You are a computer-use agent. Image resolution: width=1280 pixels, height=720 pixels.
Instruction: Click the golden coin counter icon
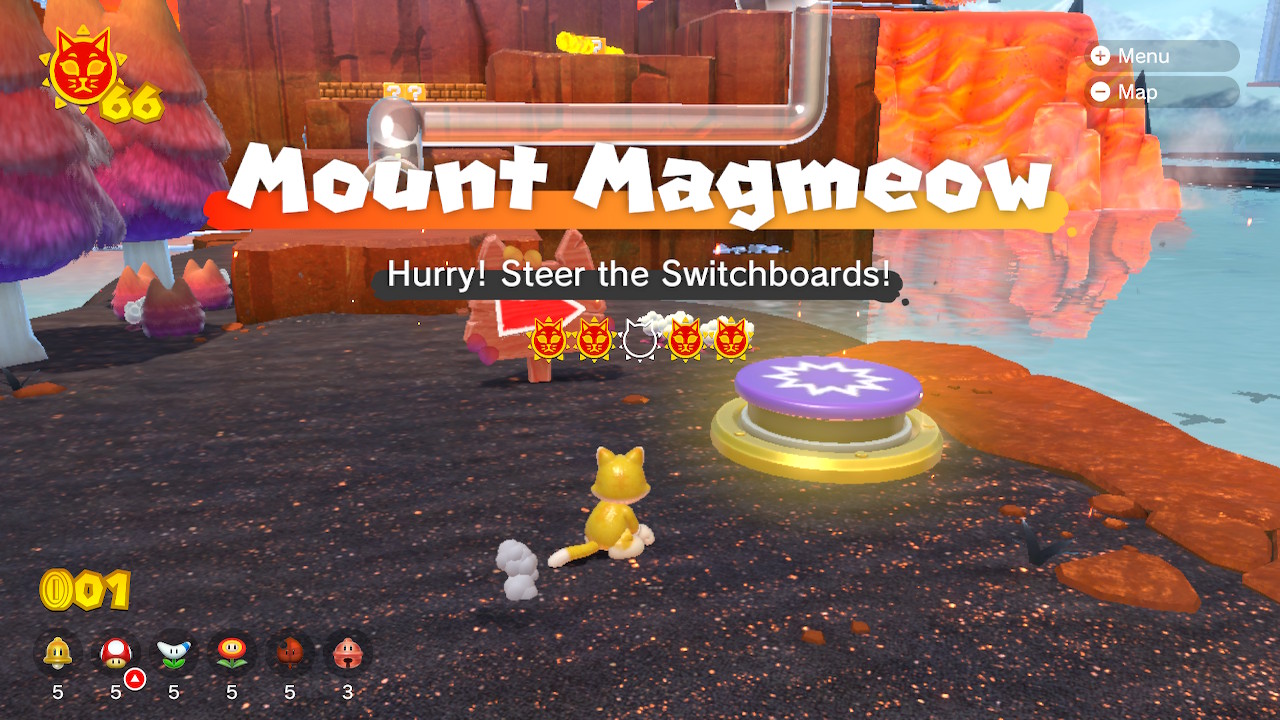click(x=57, y=588)
